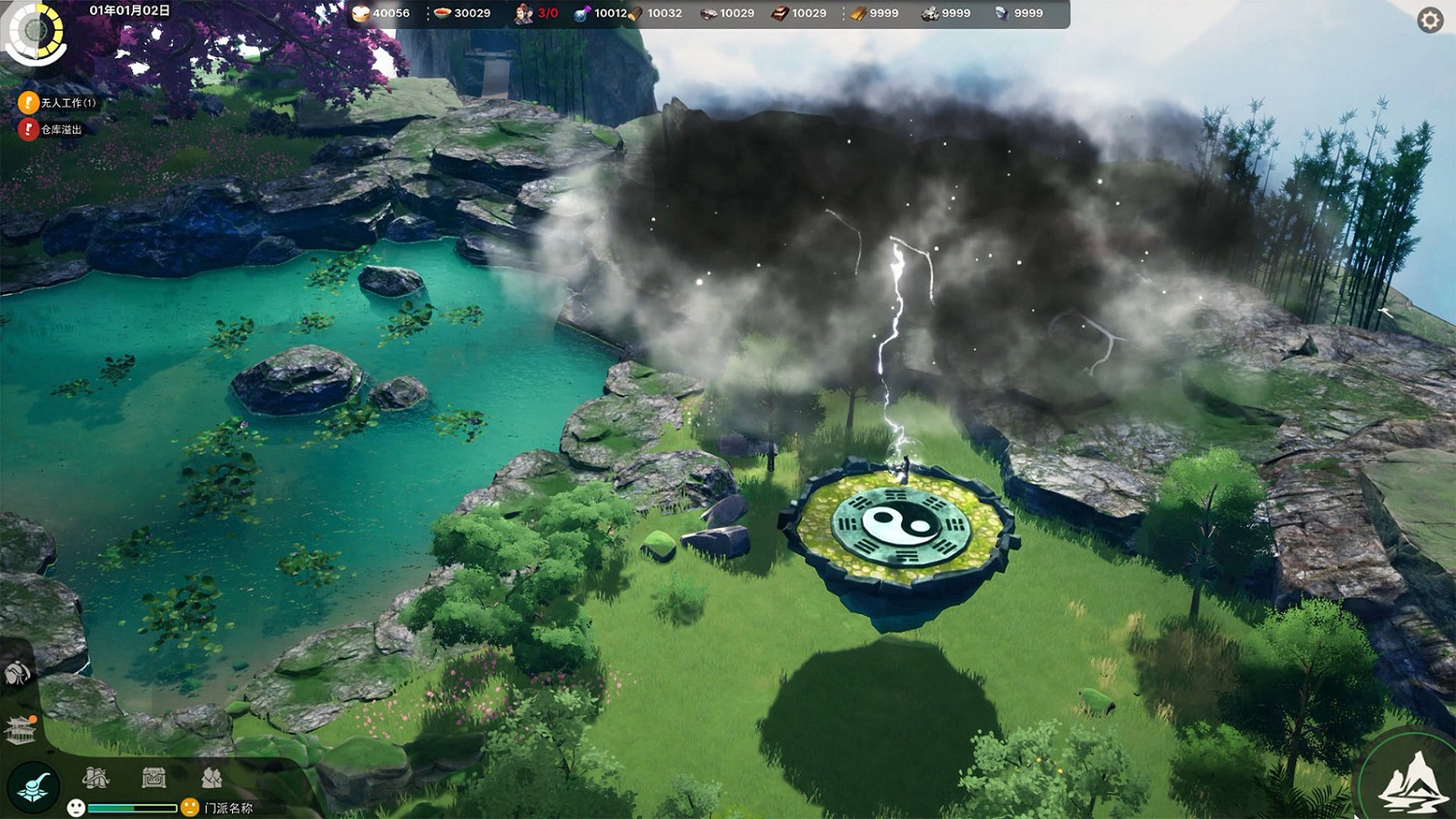Click the population icon in the resource bar
The height and width of the screenshot is (819, 1456).
click(524, 14)
